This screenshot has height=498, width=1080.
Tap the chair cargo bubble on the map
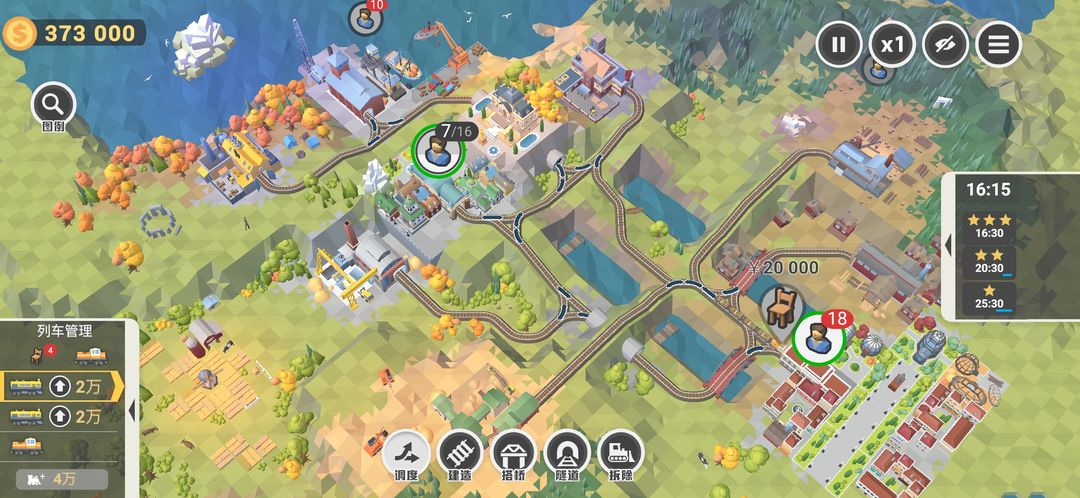click(x=779, y=304)
